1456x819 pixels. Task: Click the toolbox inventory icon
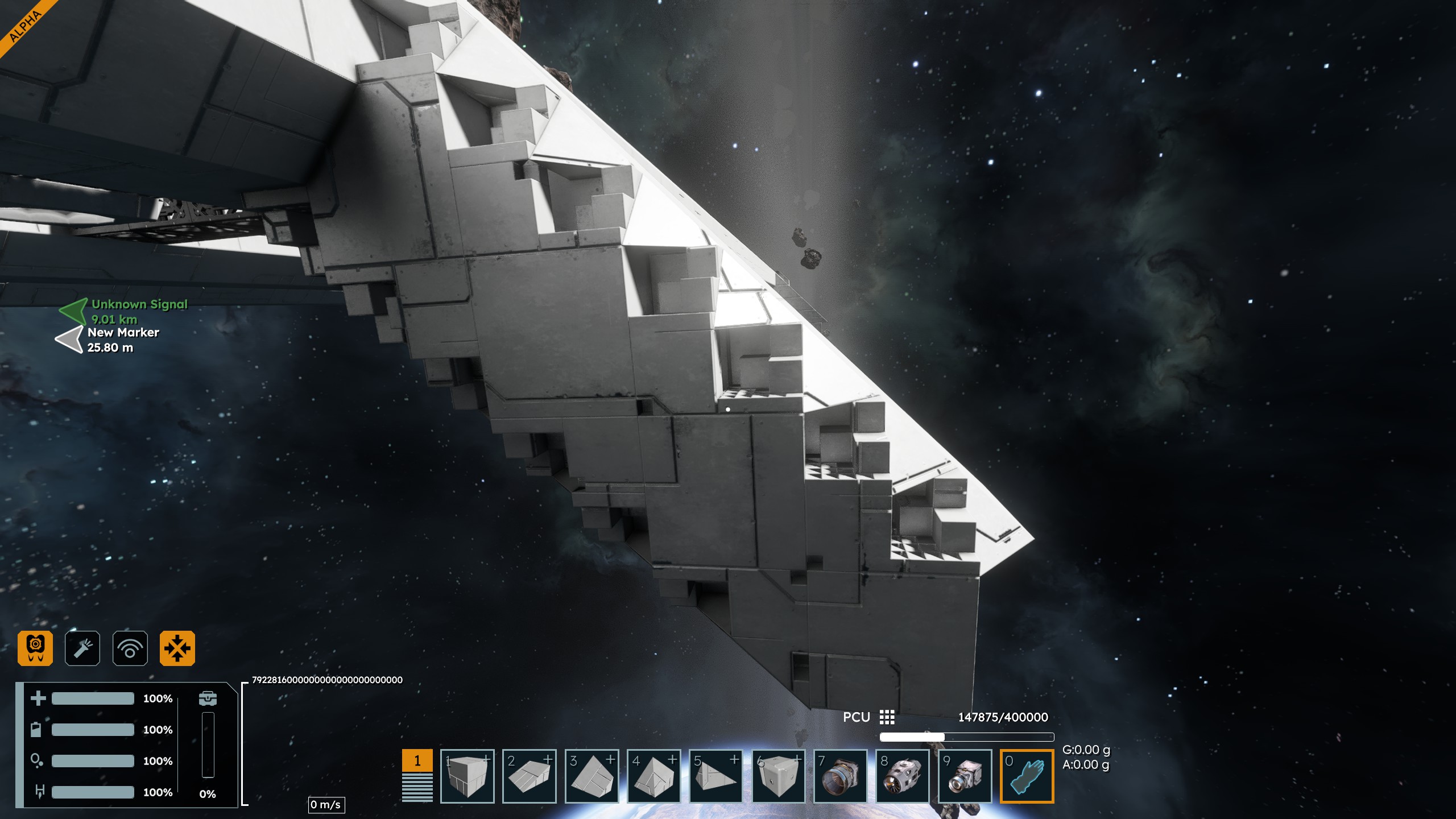(x=208, y=698)
